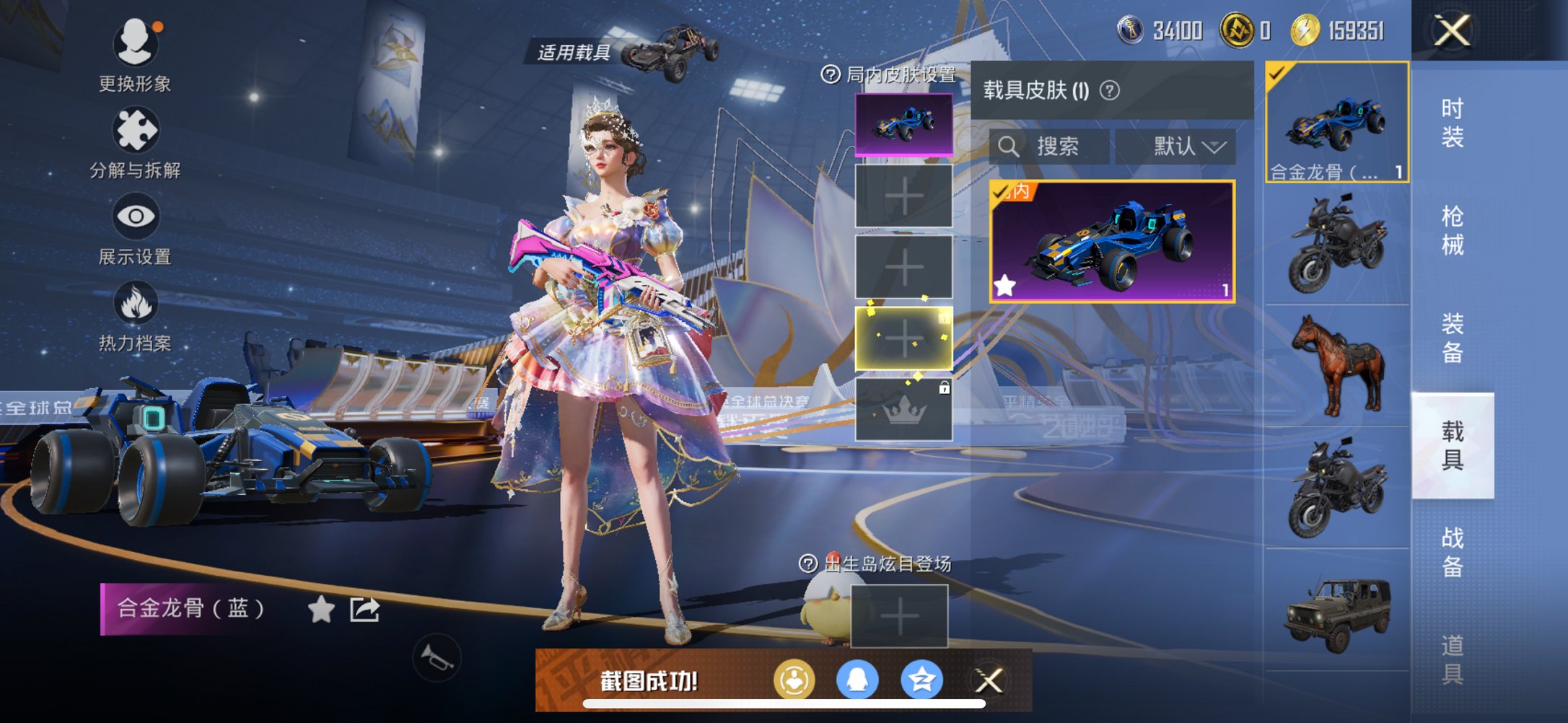Switch to the 装备 equipment tab
Viewport: 1568px width, 723px height.
click(1452, 338)
